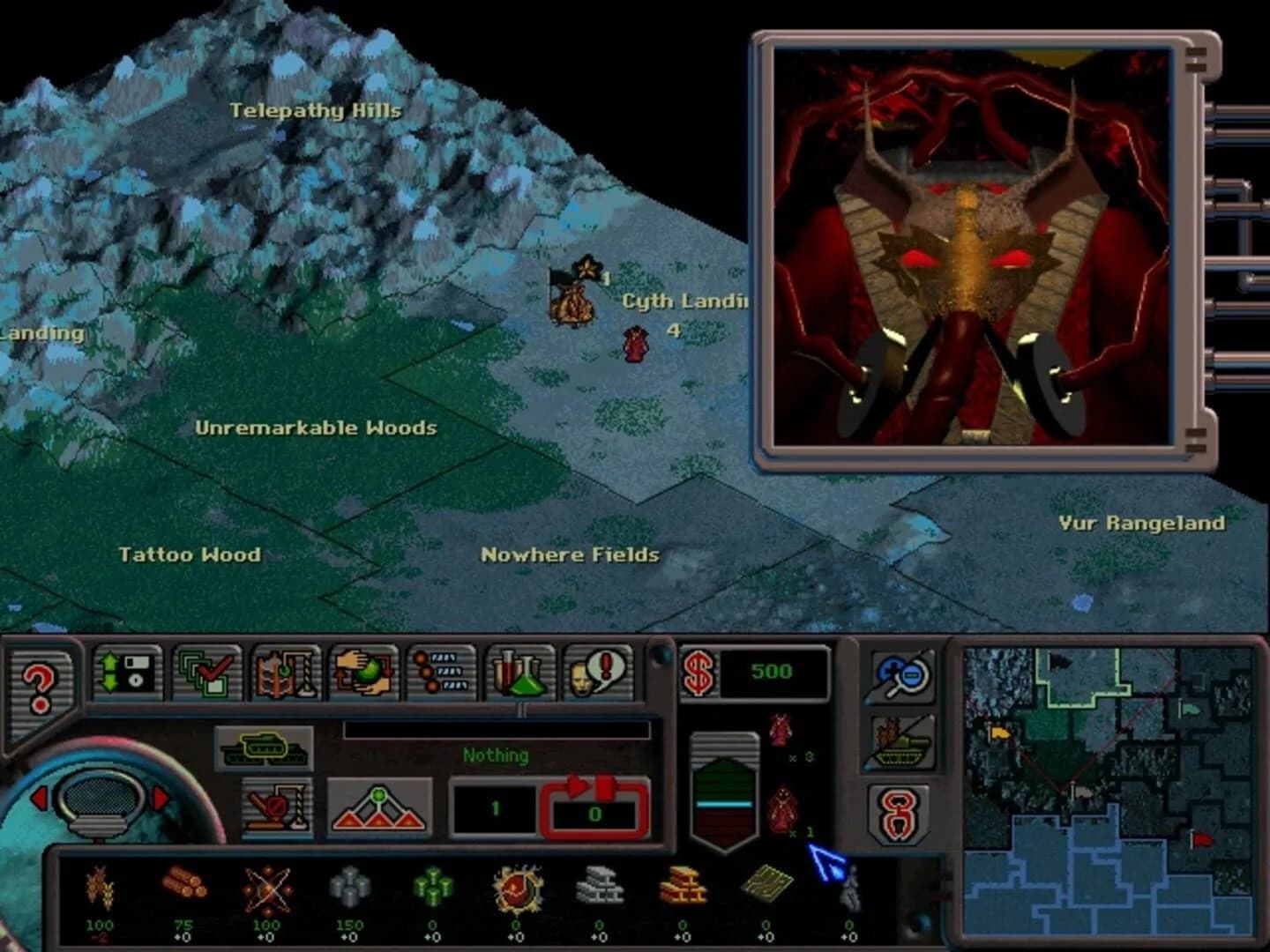Select the triple dome colony icon
This screenshot has height=952, width=1270.
[x=377, y=809]
